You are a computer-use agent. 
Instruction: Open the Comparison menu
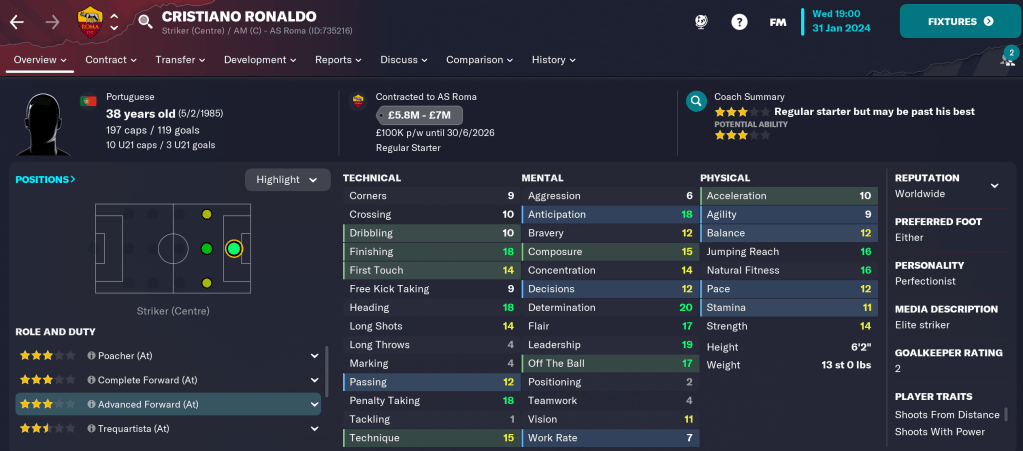(480, 60)
